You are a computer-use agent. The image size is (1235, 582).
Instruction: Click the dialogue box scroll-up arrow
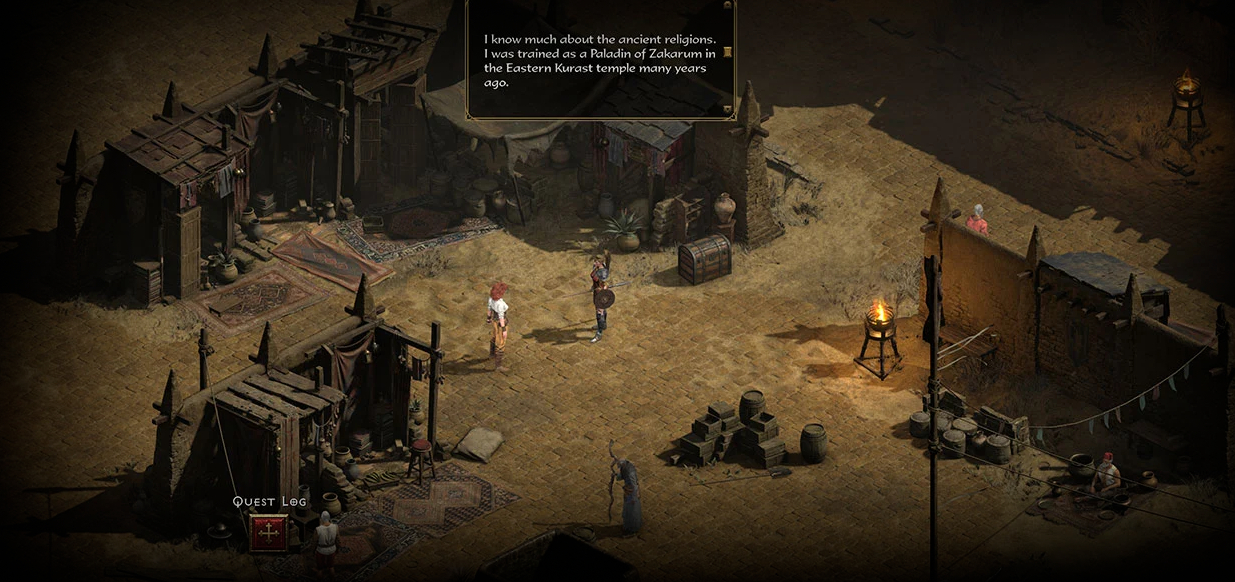click(727, 6)
